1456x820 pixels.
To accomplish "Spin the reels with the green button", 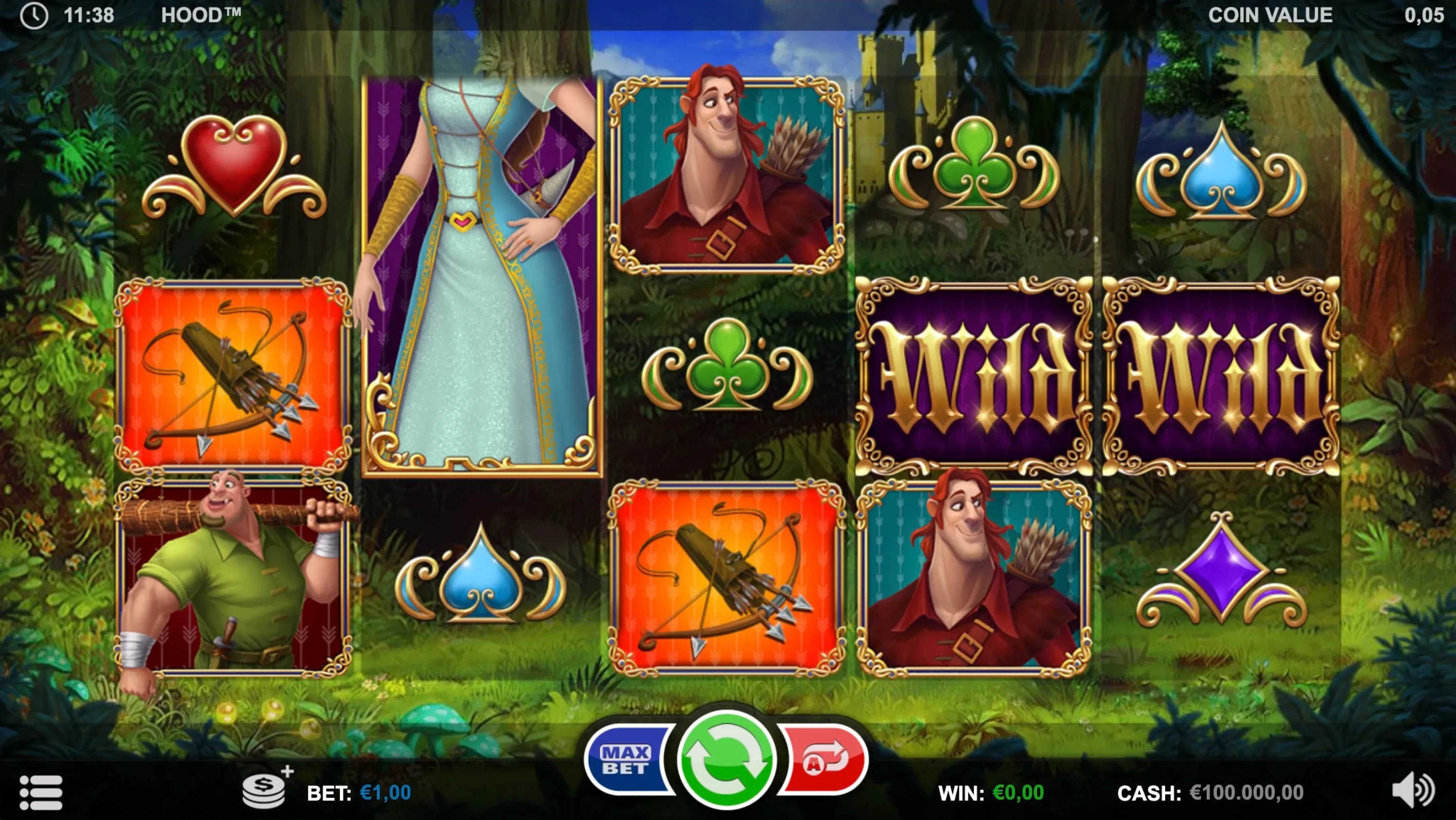I will [x=726, y=759].
